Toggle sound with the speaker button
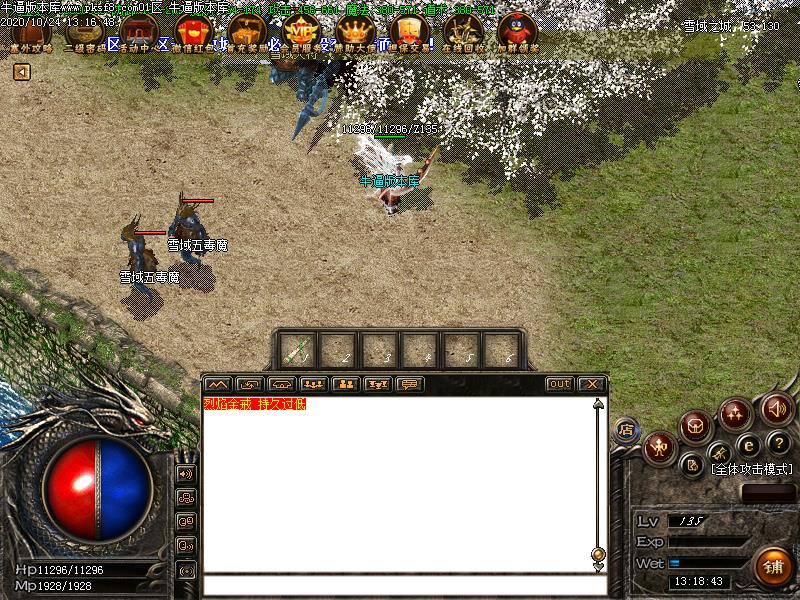800x600 pixels. (776, 408)
